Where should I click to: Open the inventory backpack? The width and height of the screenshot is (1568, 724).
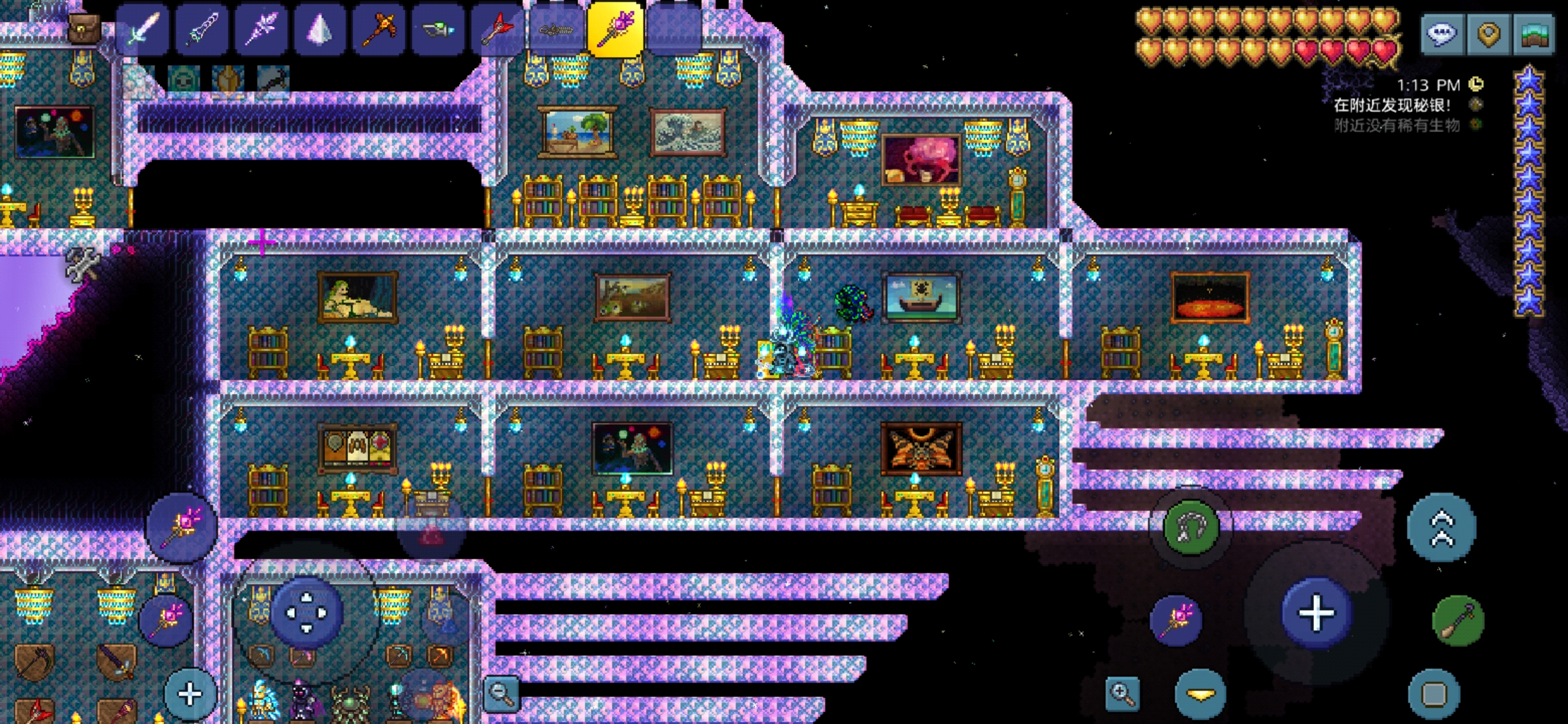[x=84, y=28]
